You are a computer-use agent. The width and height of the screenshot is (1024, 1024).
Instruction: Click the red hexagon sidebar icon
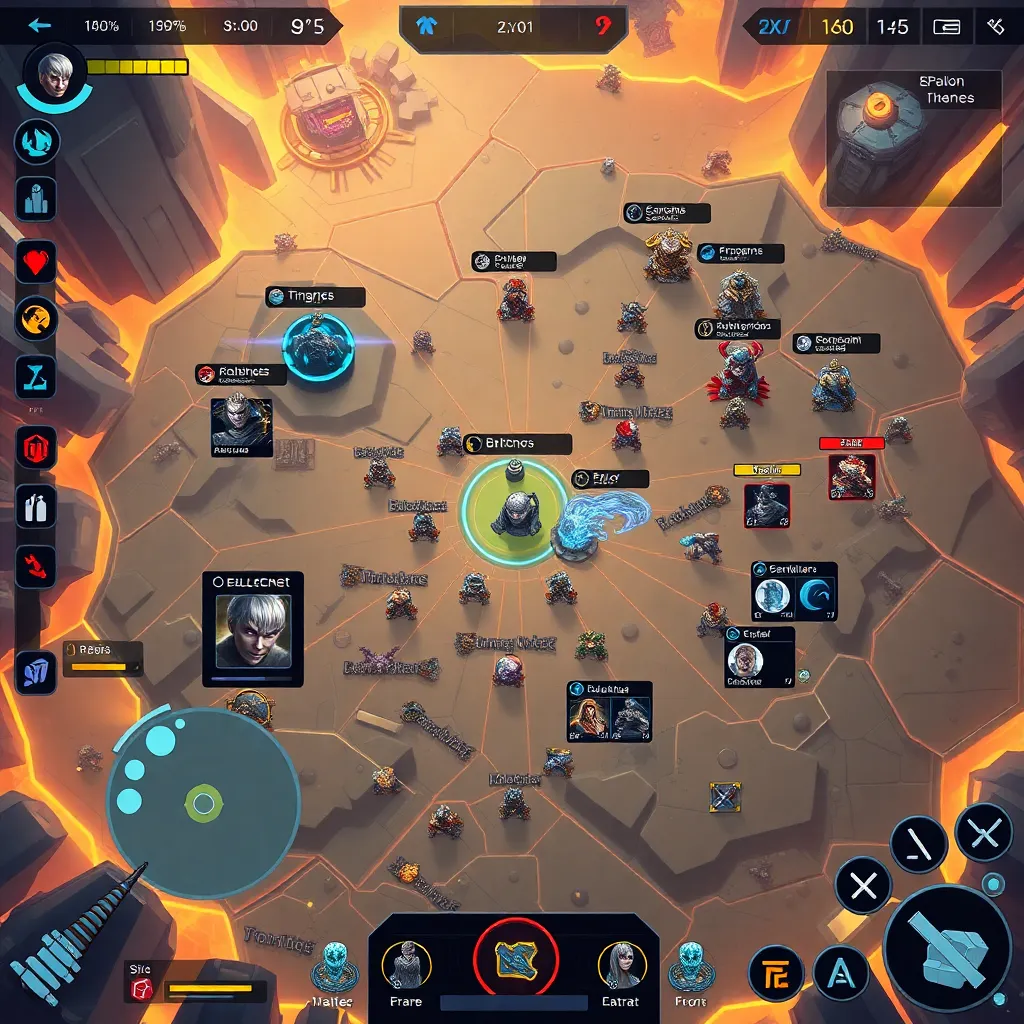point(37,447)
